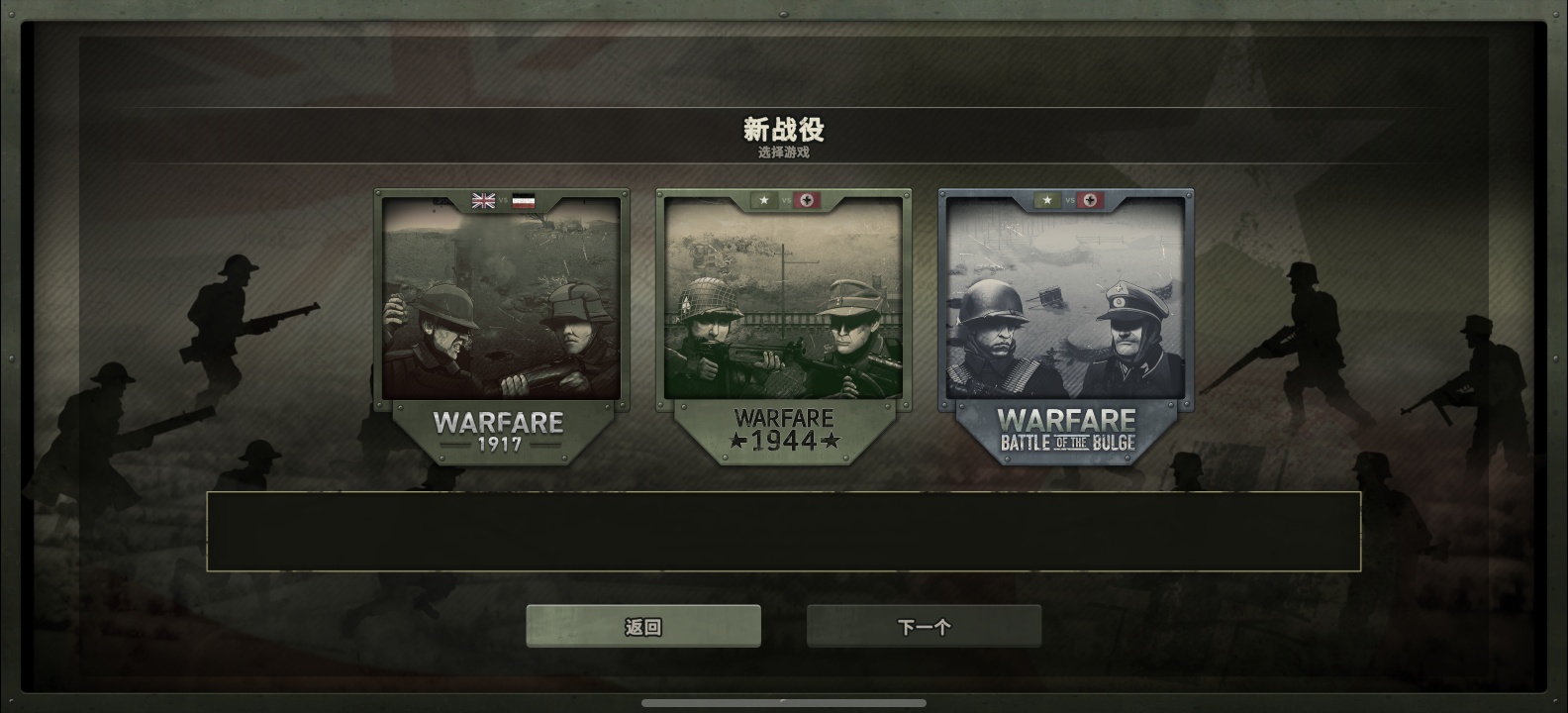Click the red German insignia on Battle of the Bulge
The height and width of the screenshot is (713, 1568).
pyautogui.click(x=1089, y=201)
